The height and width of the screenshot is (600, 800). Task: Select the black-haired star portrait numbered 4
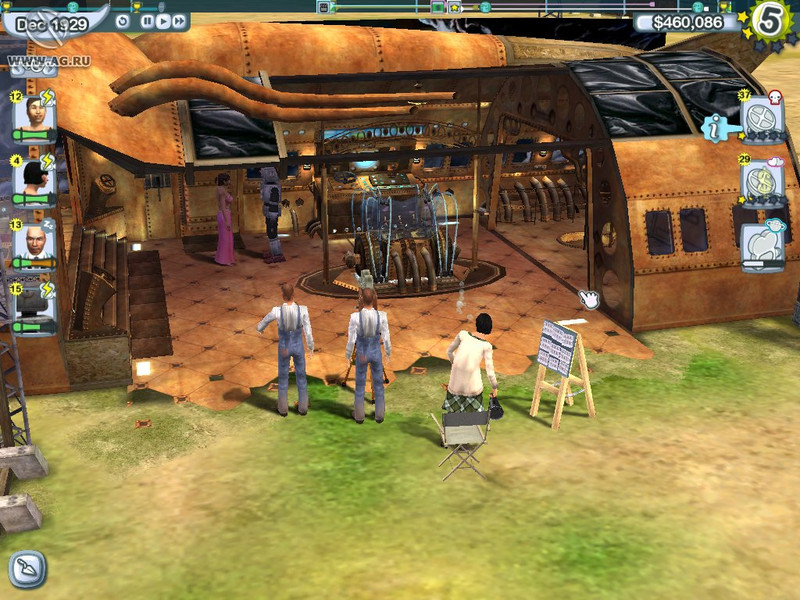[35, 180]
